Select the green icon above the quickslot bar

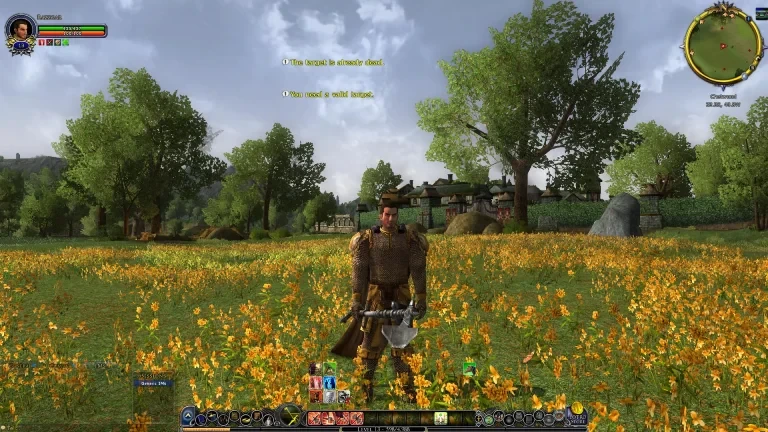pyautogui.click(x=469, y=369)
